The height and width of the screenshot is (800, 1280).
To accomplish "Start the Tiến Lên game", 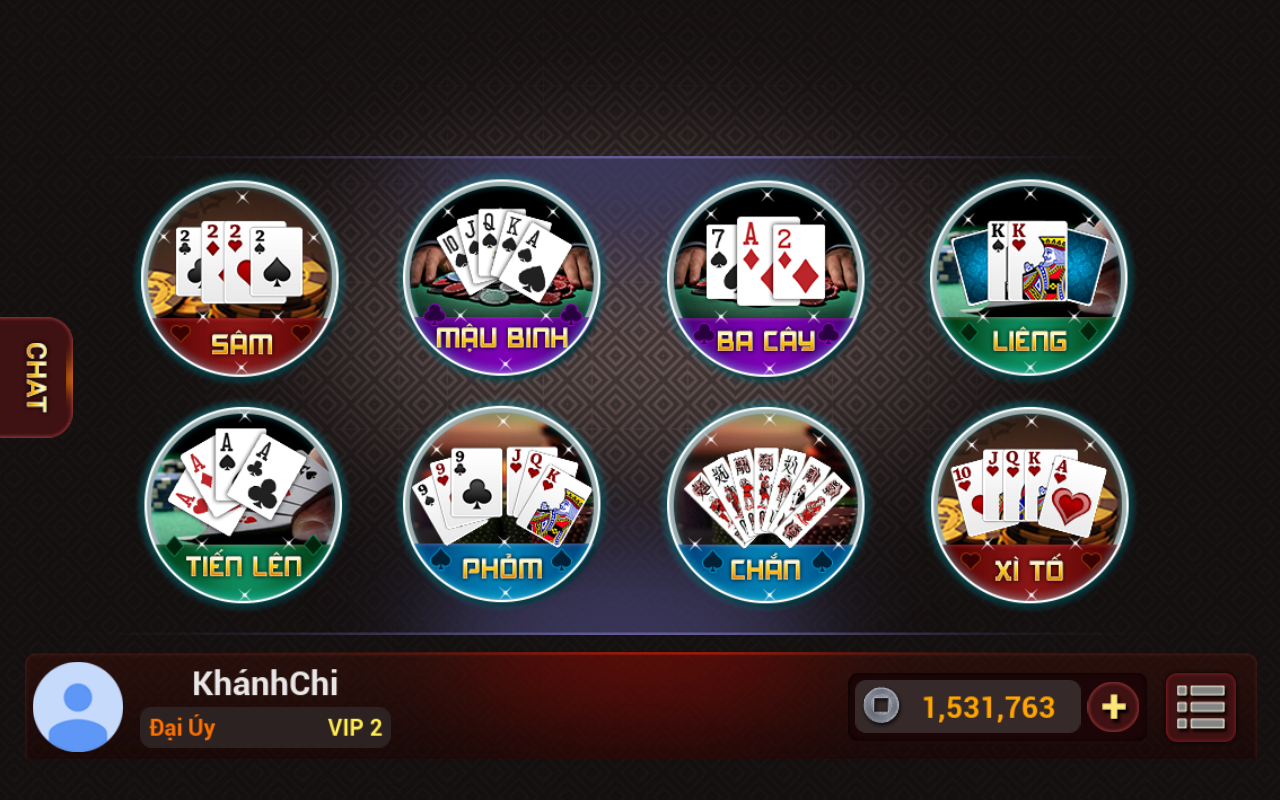I will point(243,505).
